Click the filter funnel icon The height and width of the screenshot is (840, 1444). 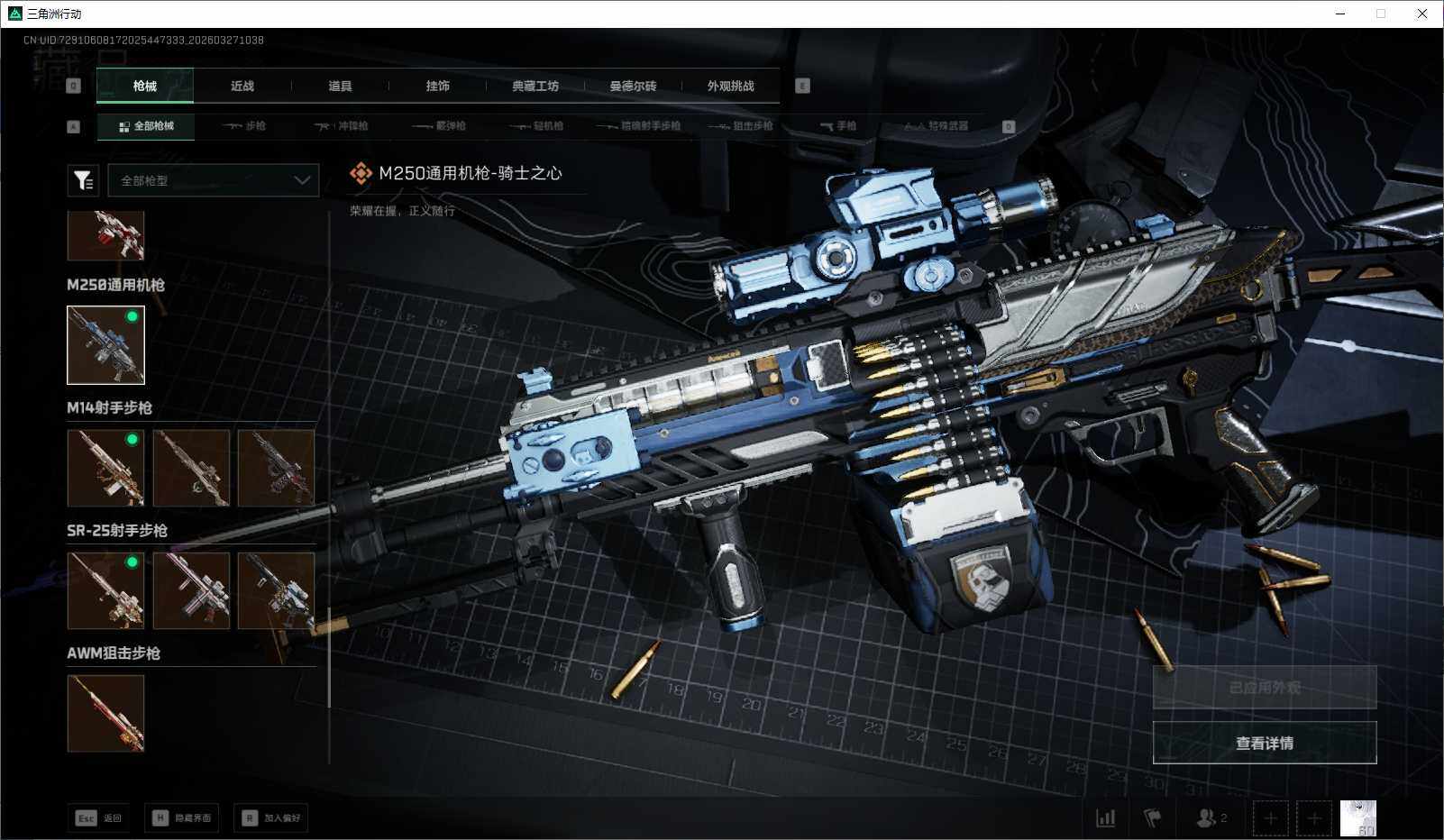click(x=83, y=180)
